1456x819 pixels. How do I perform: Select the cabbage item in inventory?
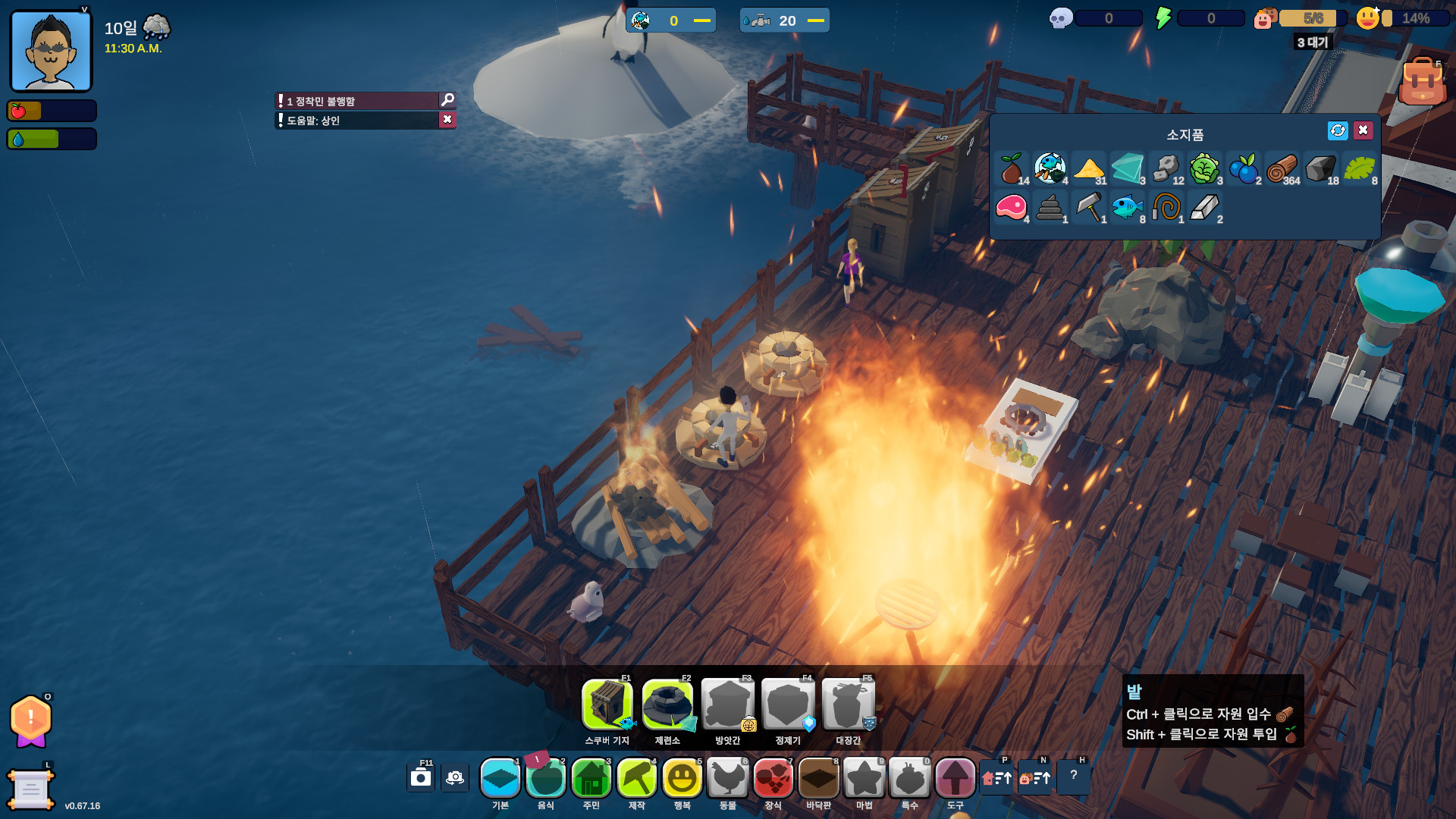pyautogui.click(x=1204, y=168)
